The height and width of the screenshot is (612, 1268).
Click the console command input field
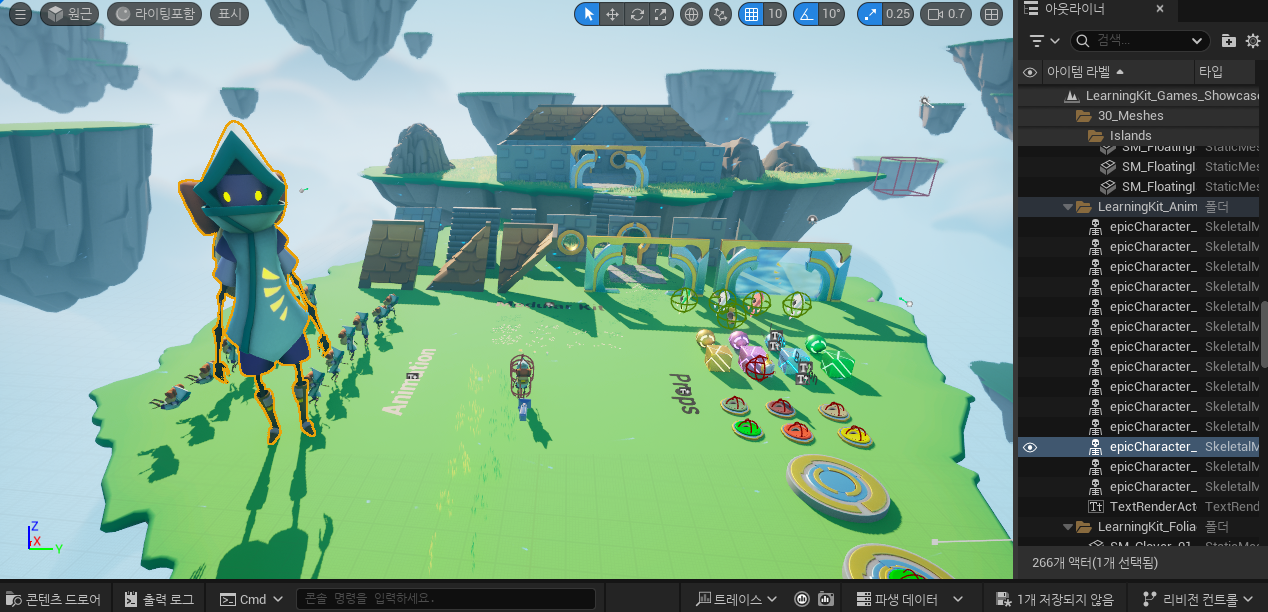click(x=445, y=599)
